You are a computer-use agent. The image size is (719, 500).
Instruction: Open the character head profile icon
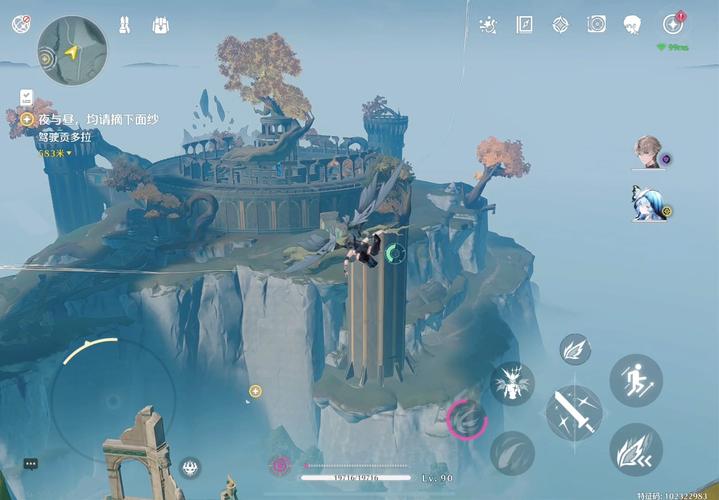click(x=632, y=24)
